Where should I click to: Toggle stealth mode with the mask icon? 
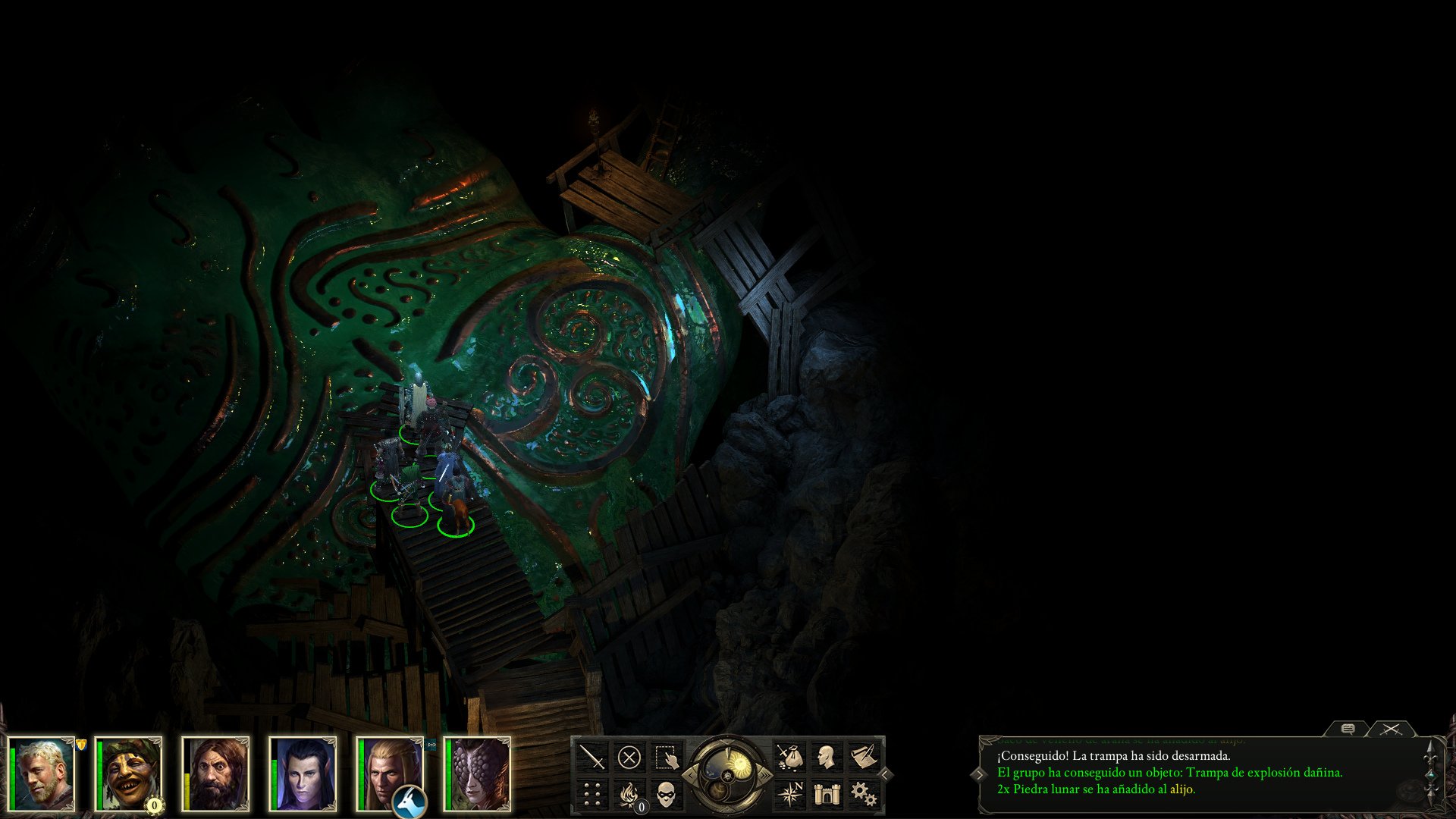(666, 792)
